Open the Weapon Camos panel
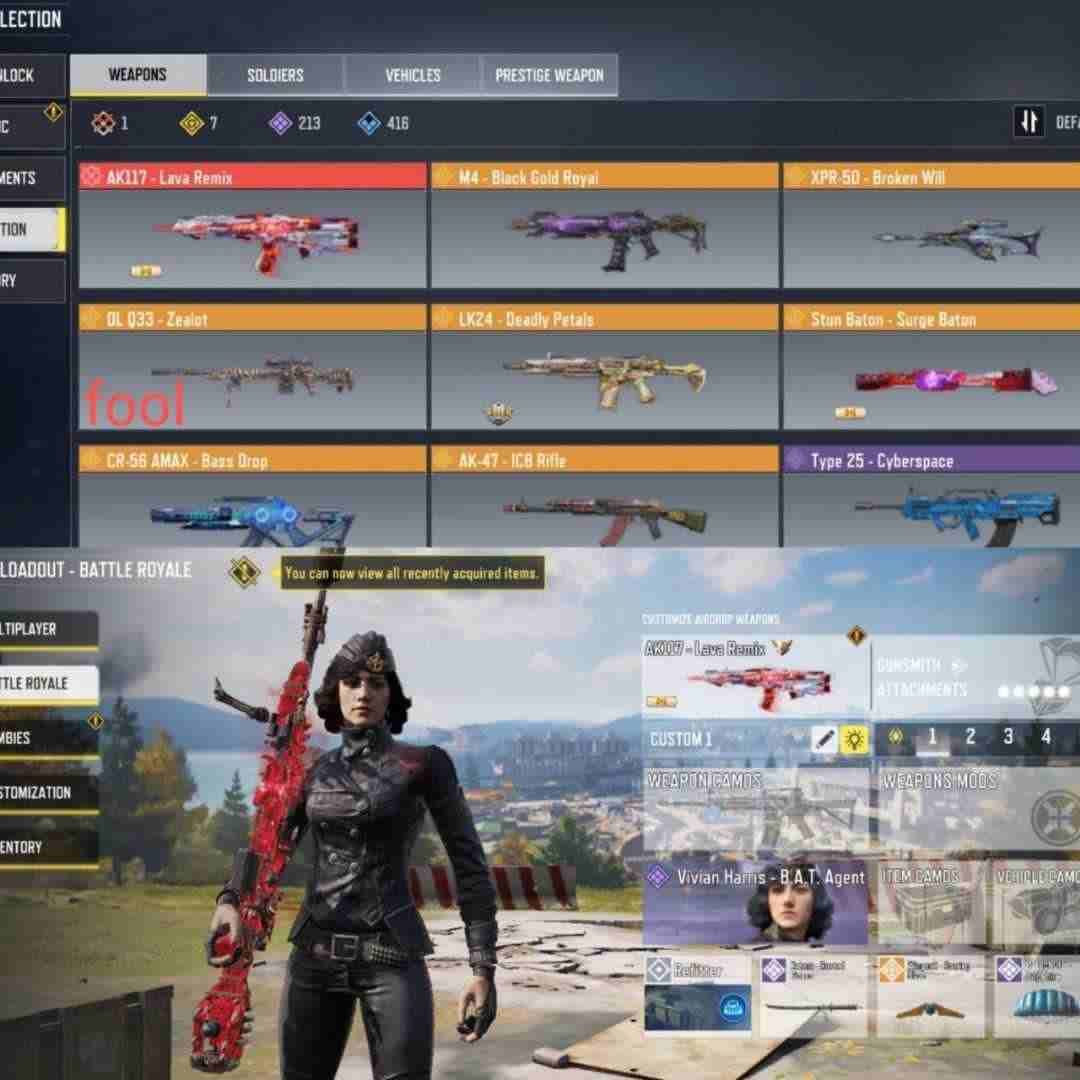The width and height of the screenshot is (1080, 1080). coord(755,808)
